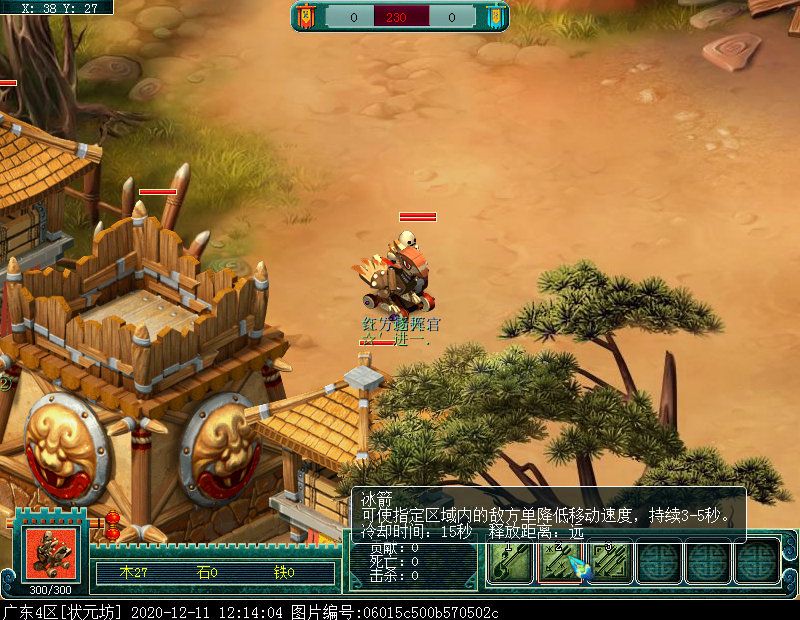This screenshot has height=620, width=800.
Task: Use the multi-arrow skill in slot 3
Action: pos(609,563)
